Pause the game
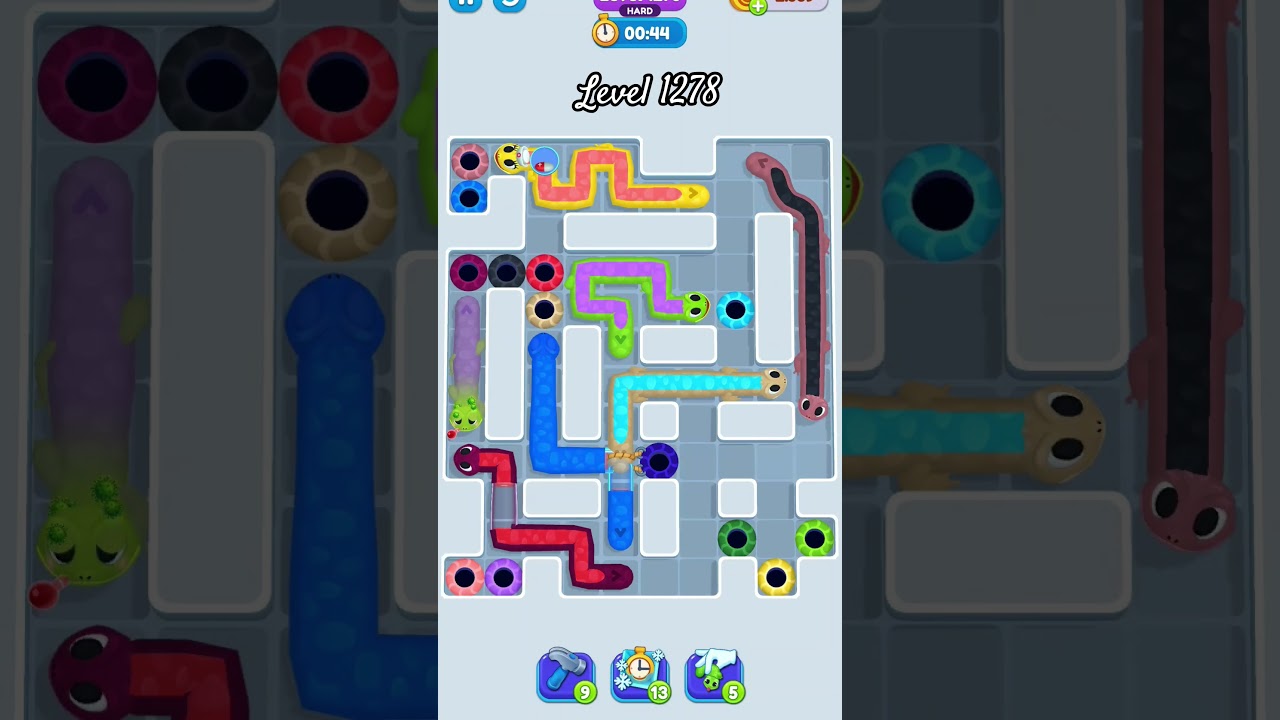 [464, 4]
